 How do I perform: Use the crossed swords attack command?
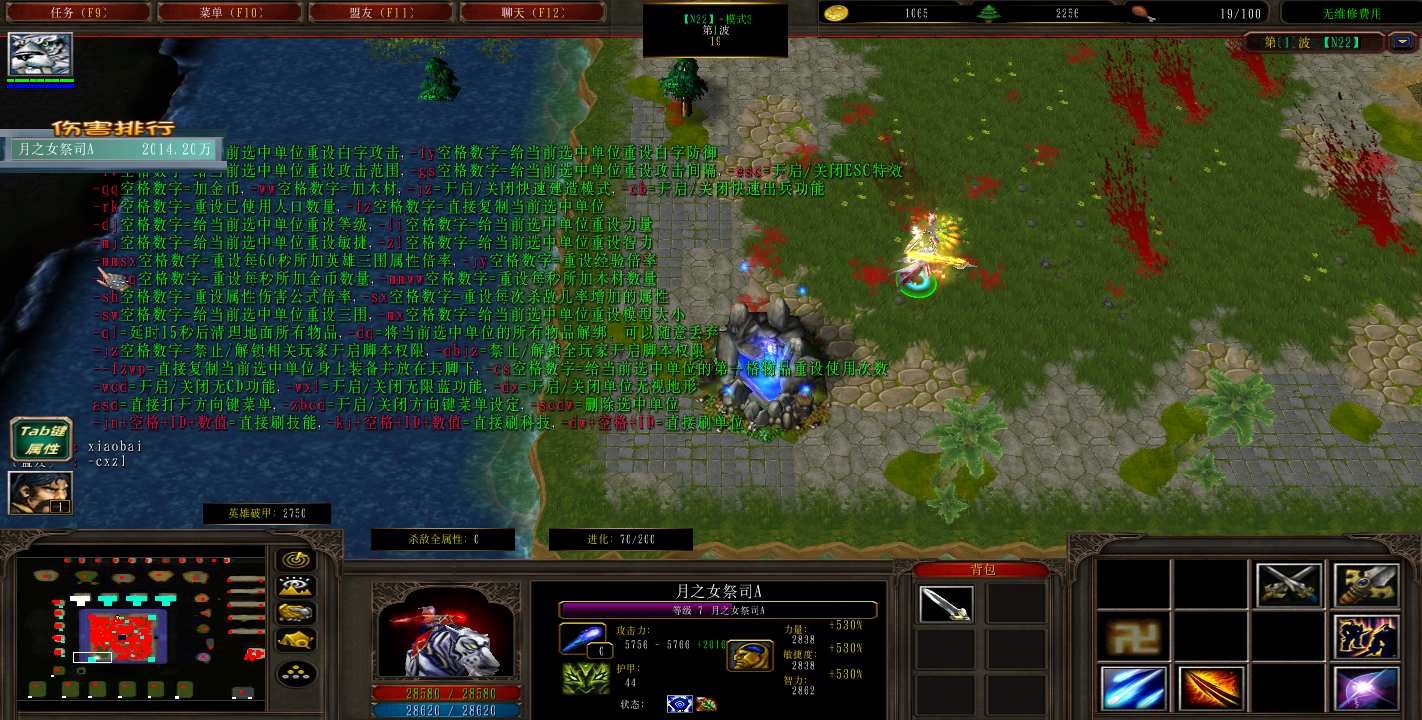tap(1289, 585)
